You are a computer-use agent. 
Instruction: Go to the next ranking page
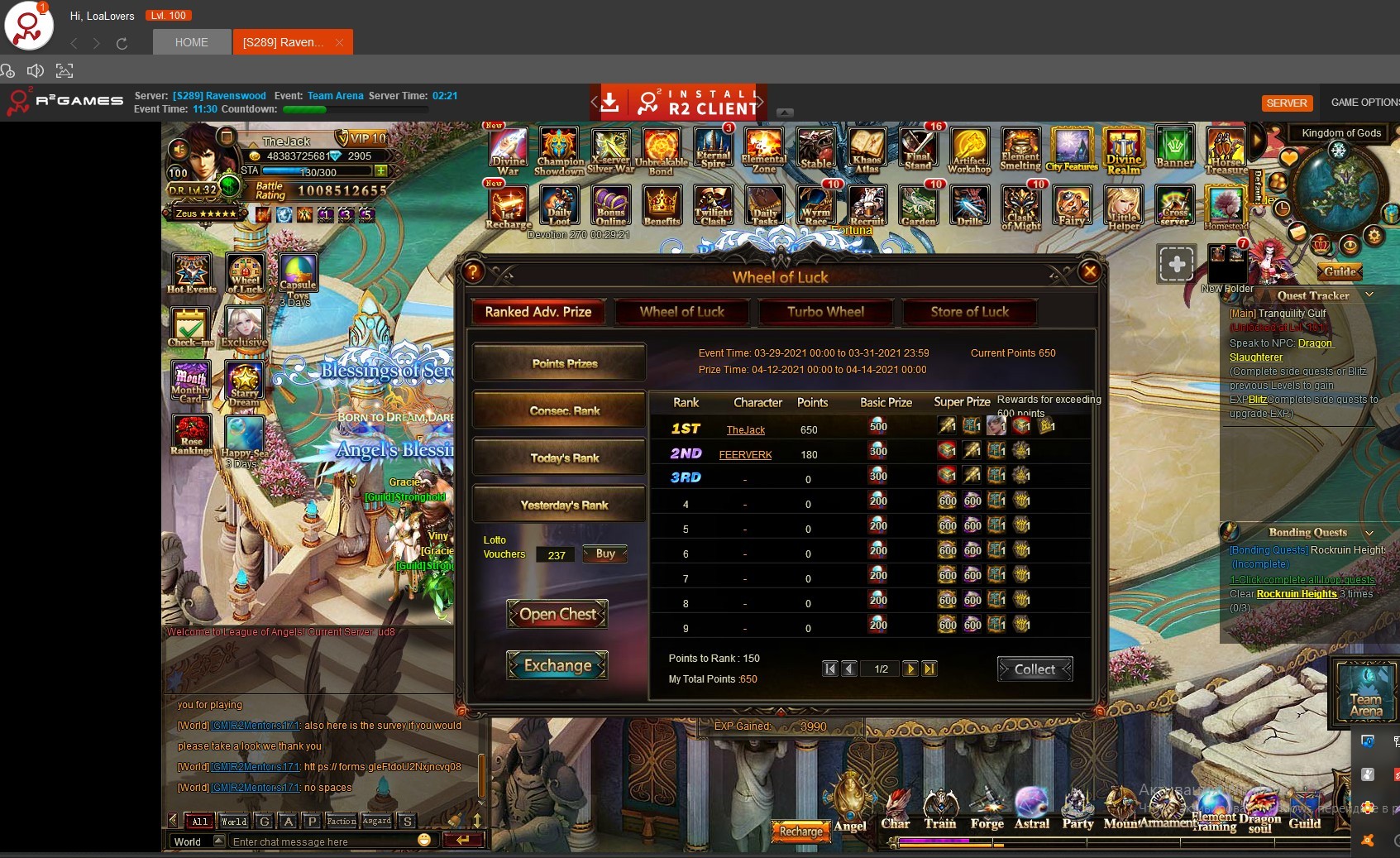[910, 669]
